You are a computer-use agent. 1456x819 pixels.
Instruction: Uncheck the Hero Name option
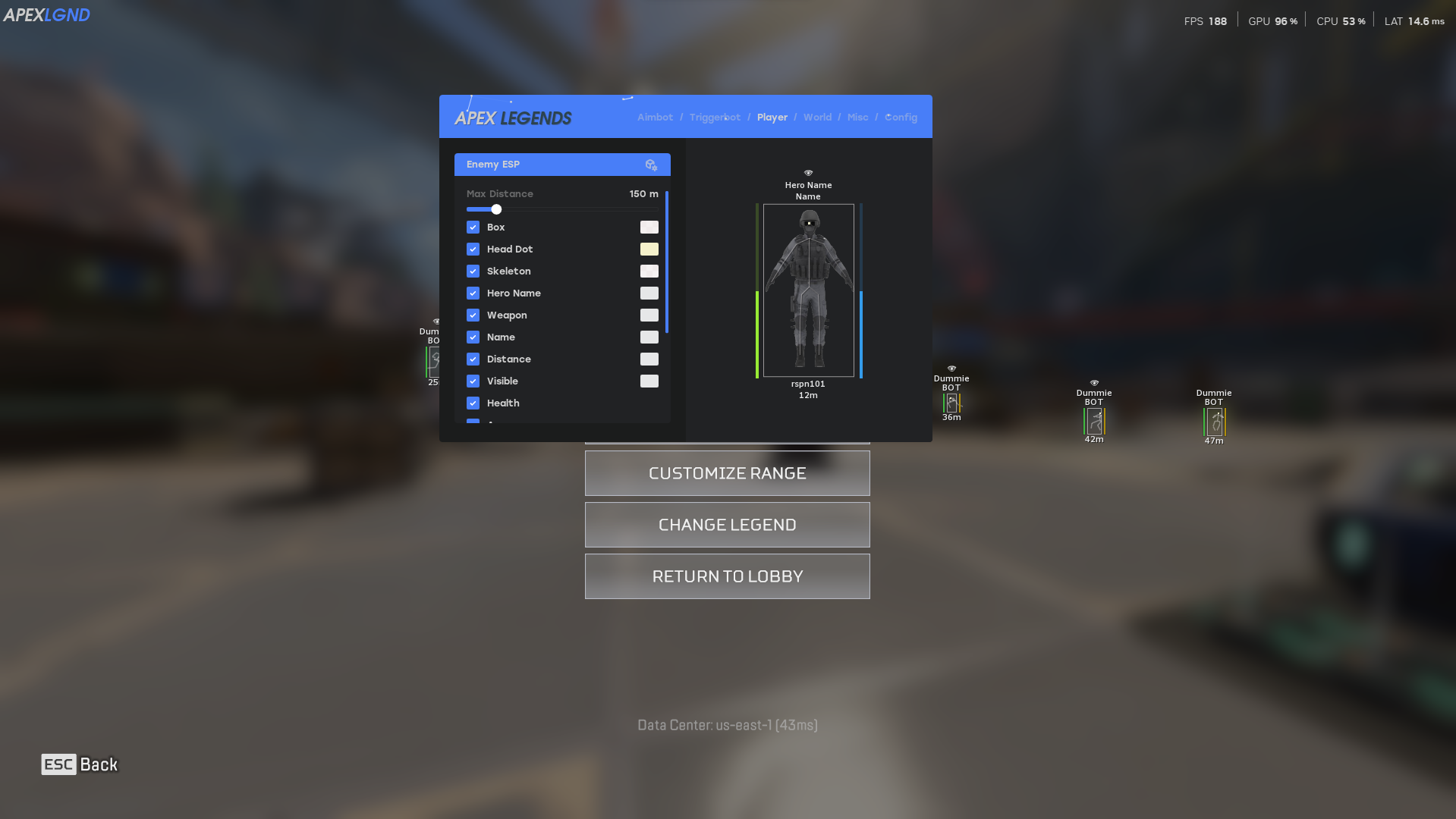click(473, 293)
